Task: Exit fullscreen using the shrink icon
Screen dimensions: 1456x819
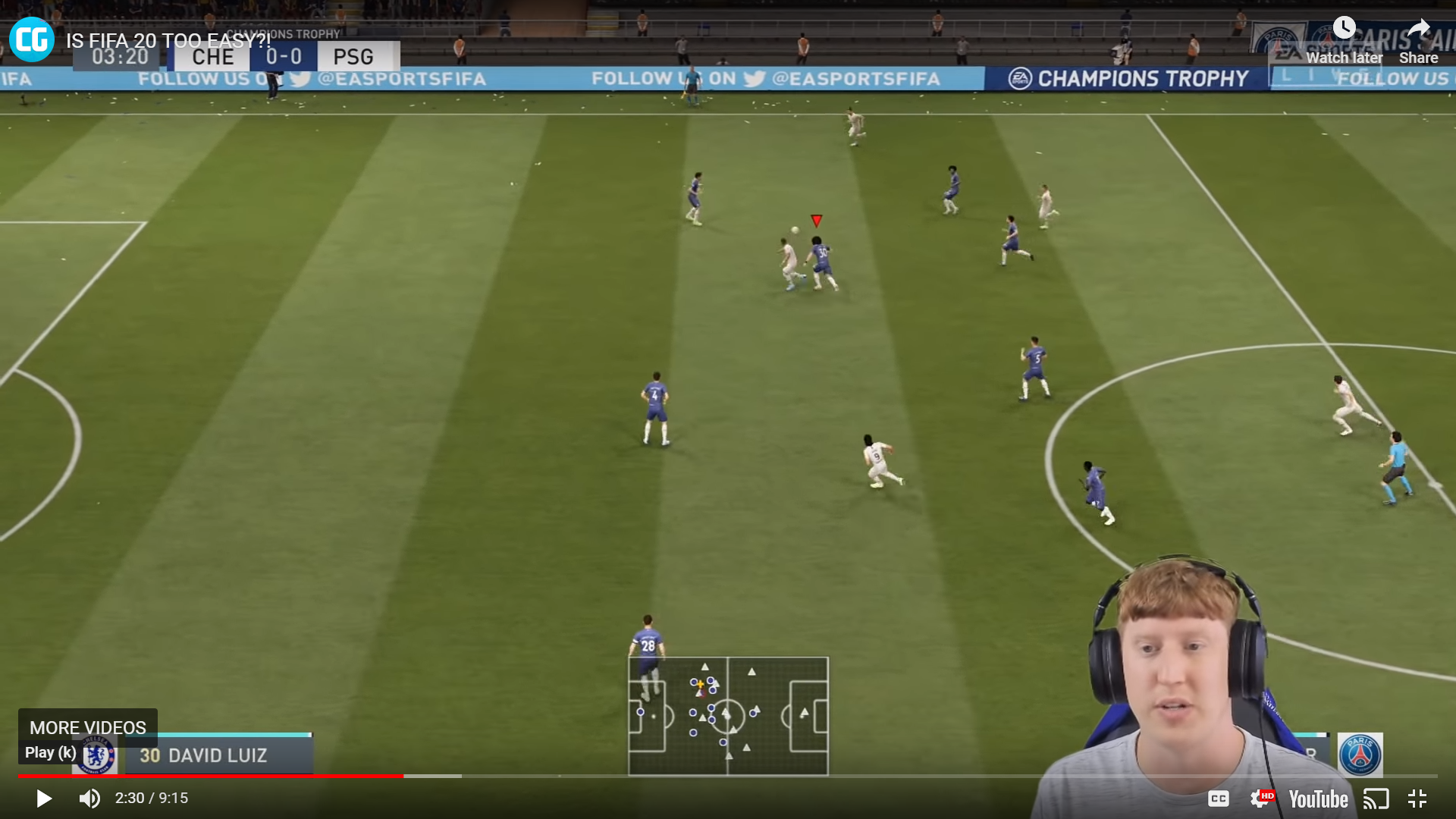Action: click(1417, 799)
